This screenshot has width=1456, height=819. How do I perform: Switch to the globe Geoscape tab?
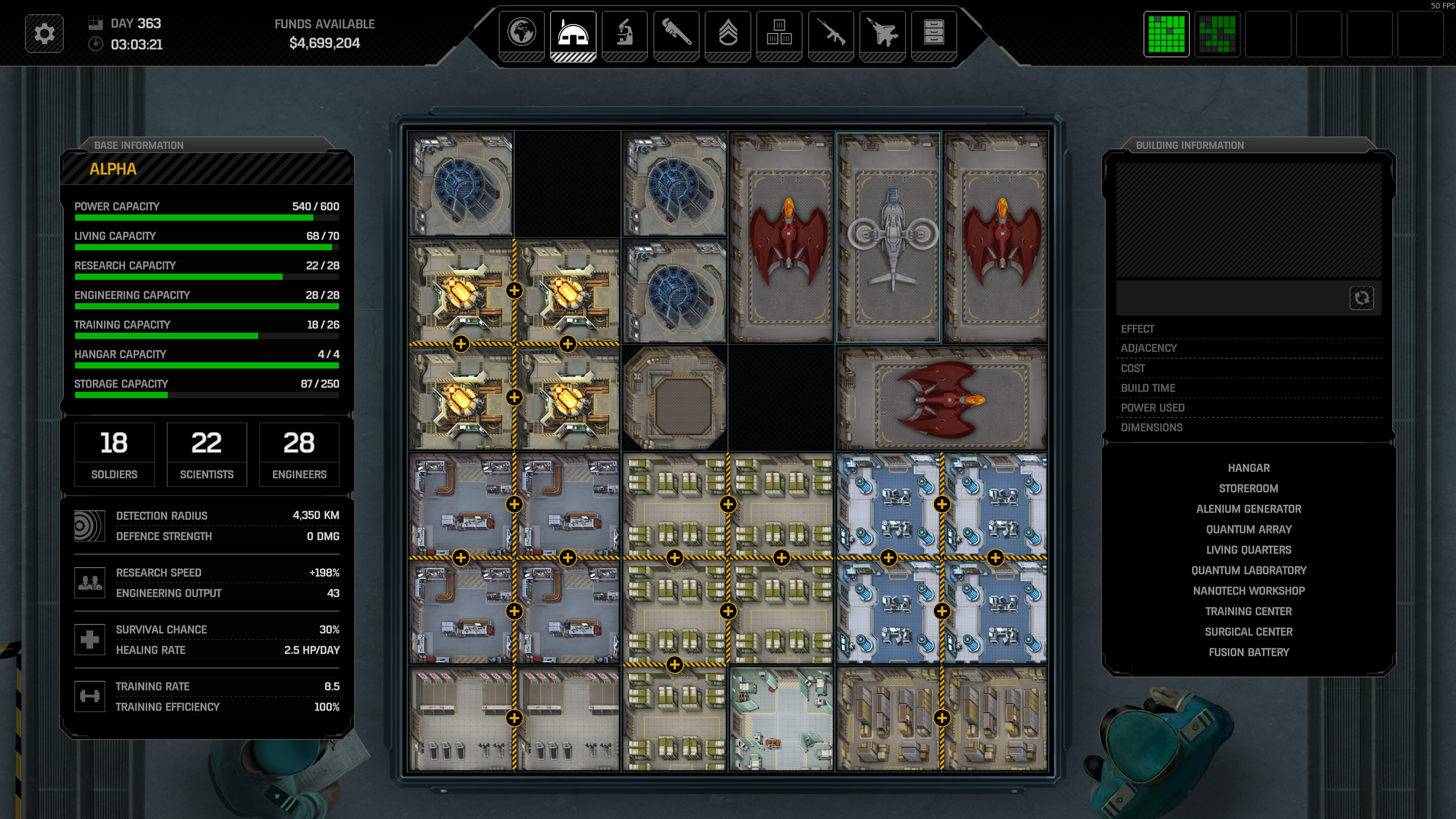click(522, 32)
